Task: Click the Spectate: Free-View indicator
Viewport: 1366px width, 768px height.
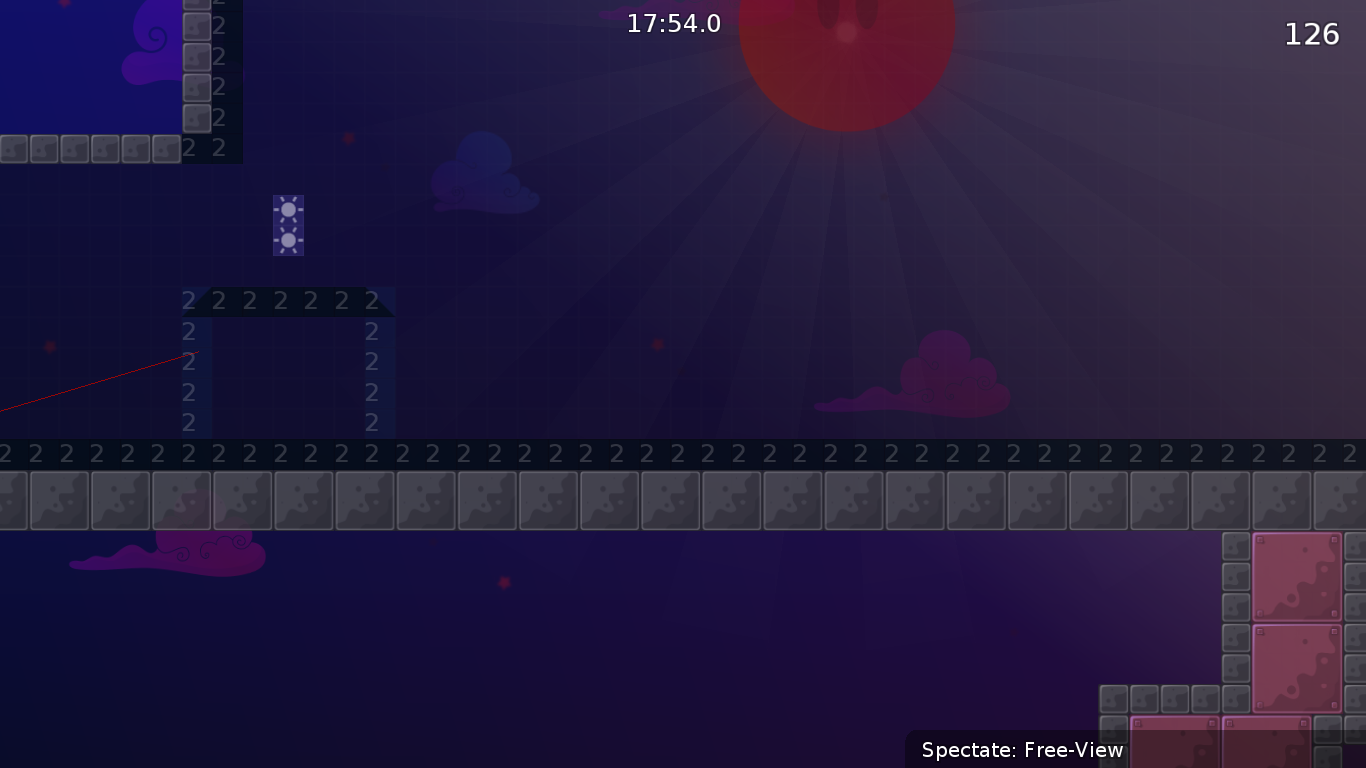Action: point(1022,749)
